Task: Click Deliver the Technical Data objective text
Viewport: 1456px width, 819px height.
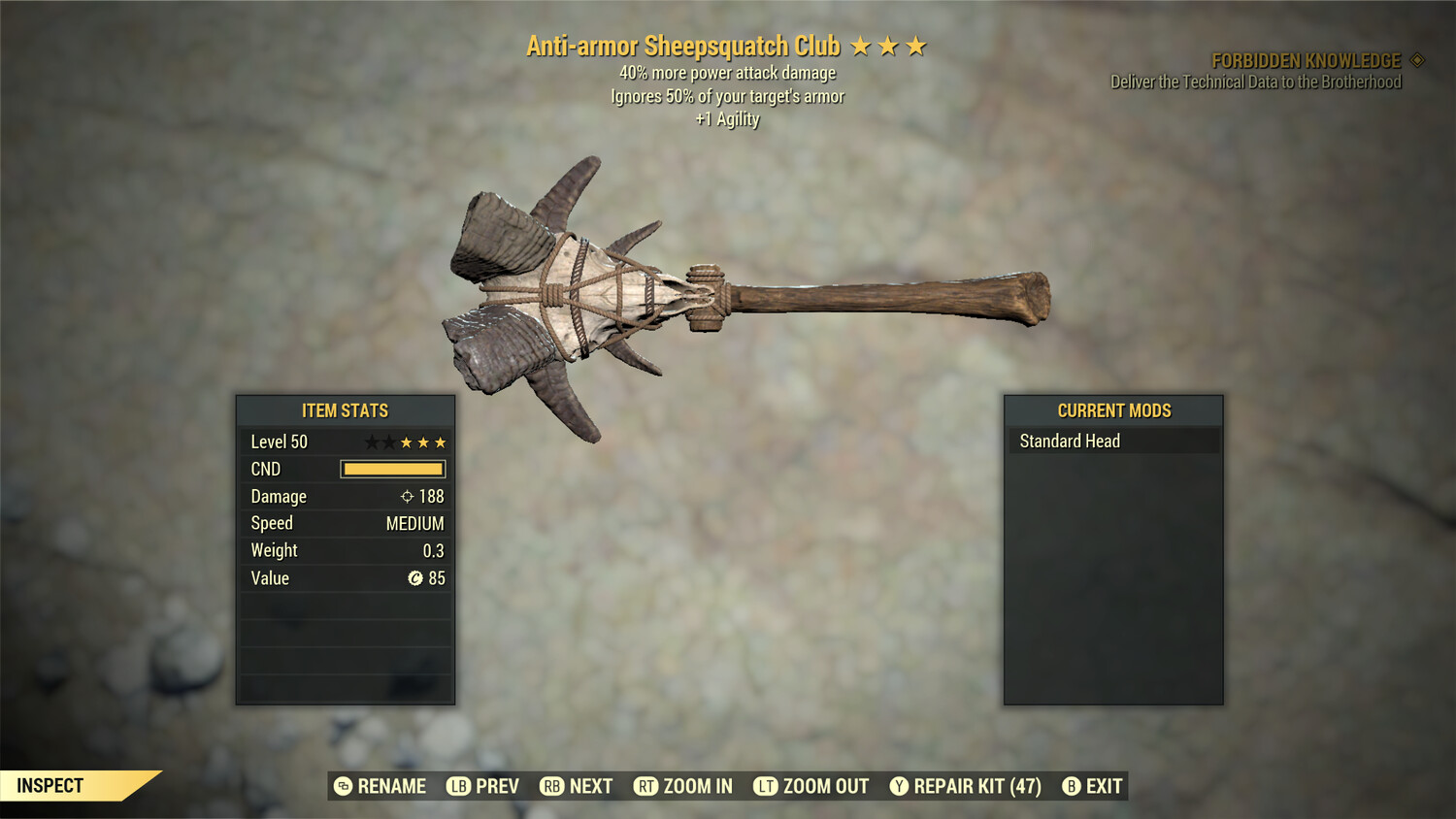Action: [x=1254, y=82]
